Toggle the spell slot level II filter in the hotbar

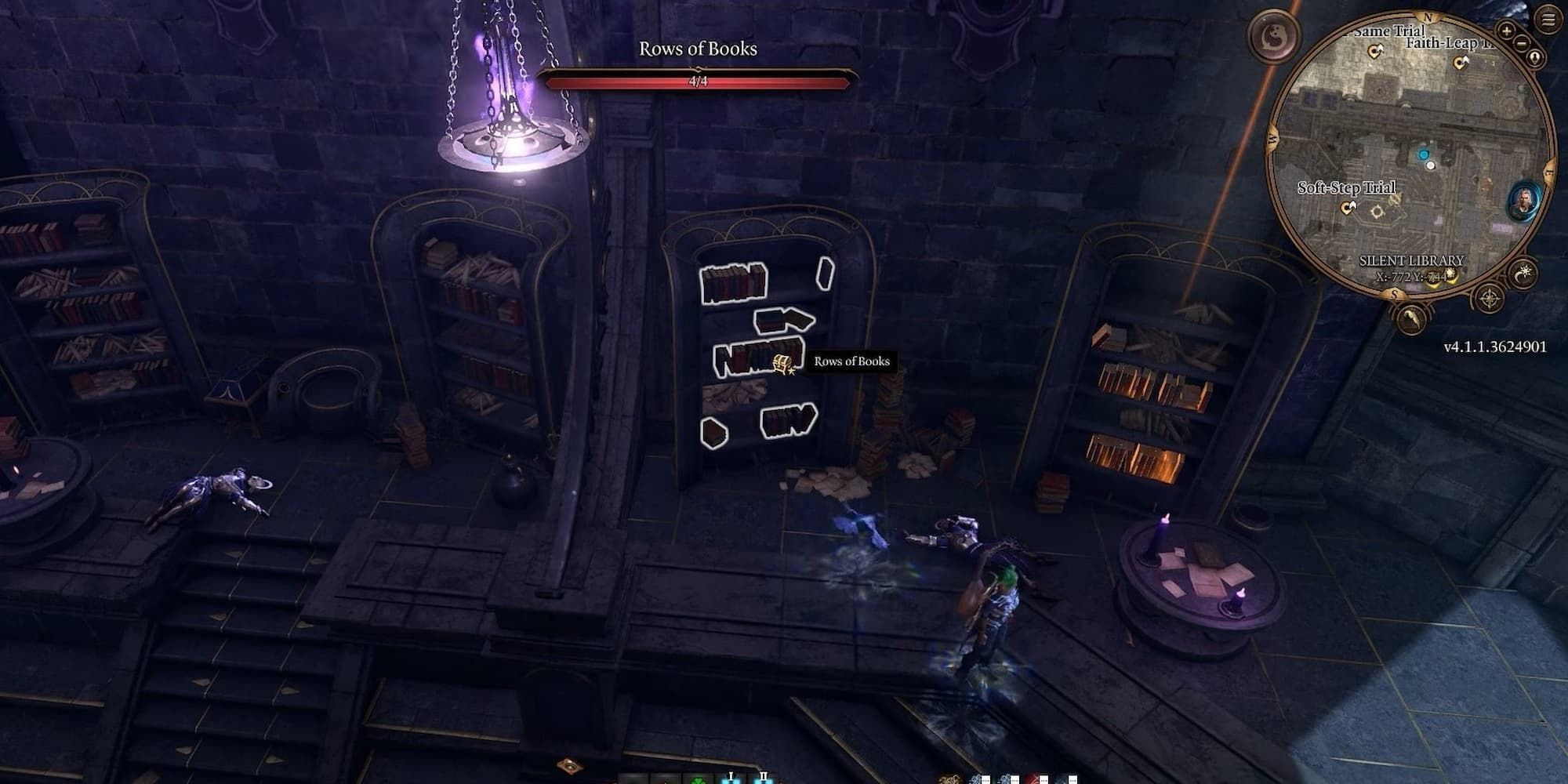pyautogui.click(x=764, y=780)
